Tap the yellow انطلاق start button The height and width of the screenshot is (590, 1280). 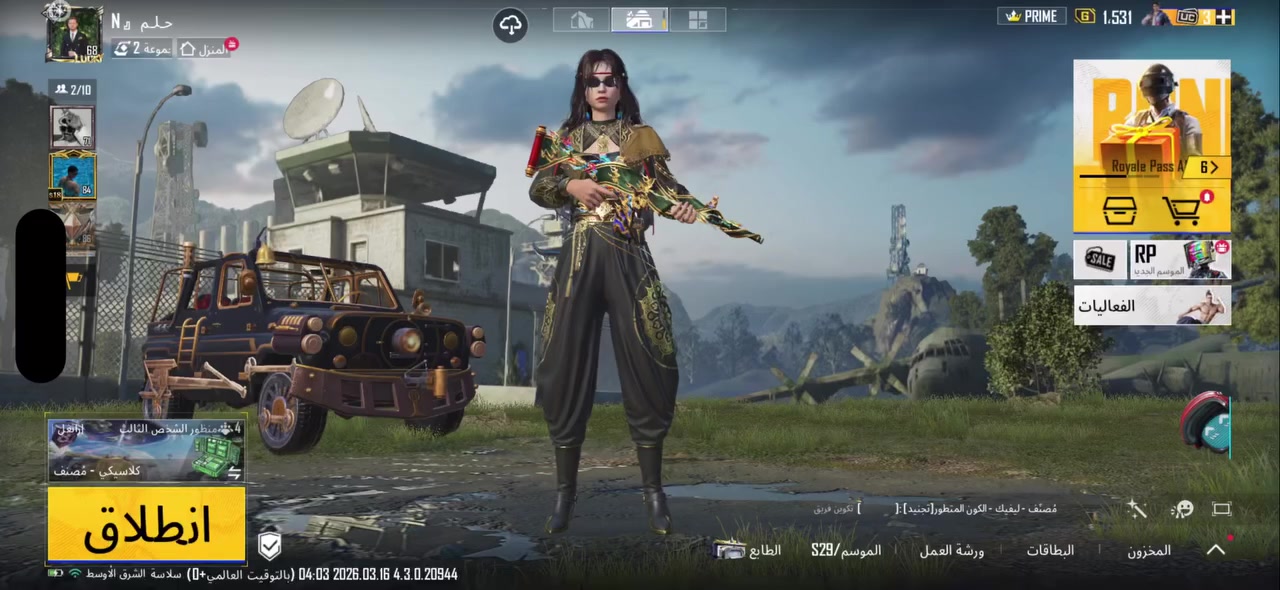tap(146, 524)
